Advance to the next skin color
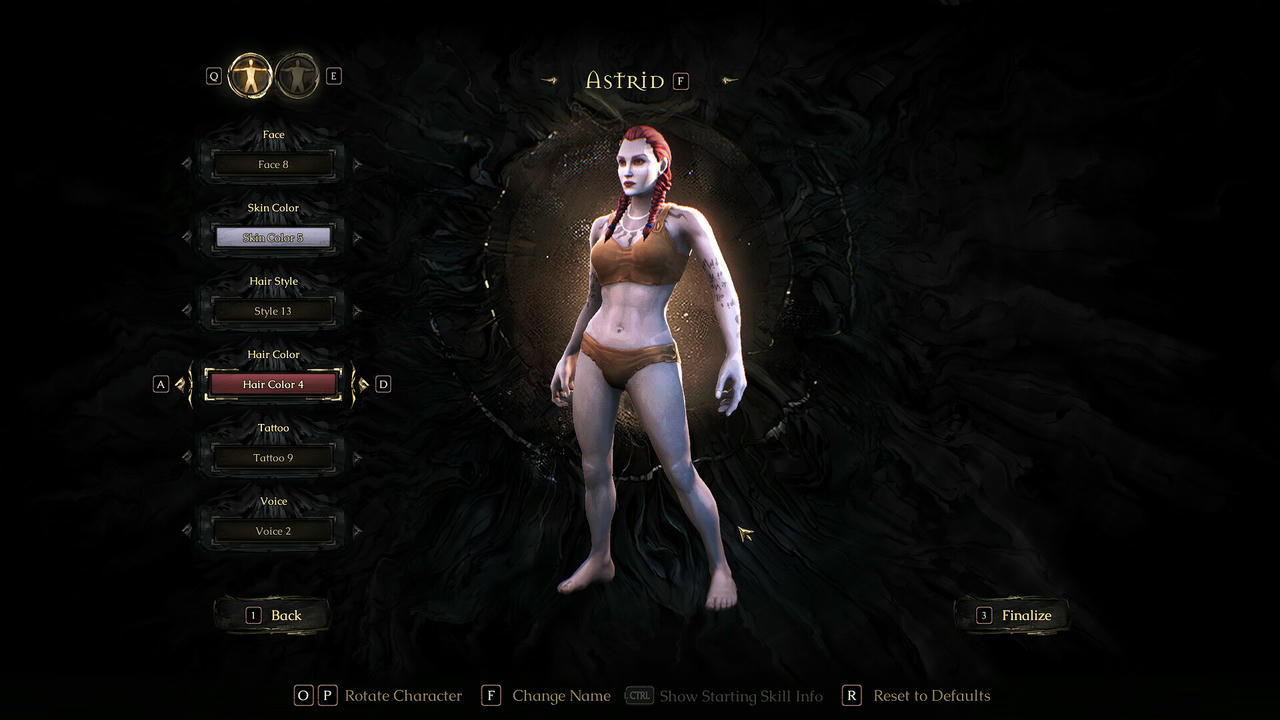Viewport: 1280px width, 720px height. 357,238
